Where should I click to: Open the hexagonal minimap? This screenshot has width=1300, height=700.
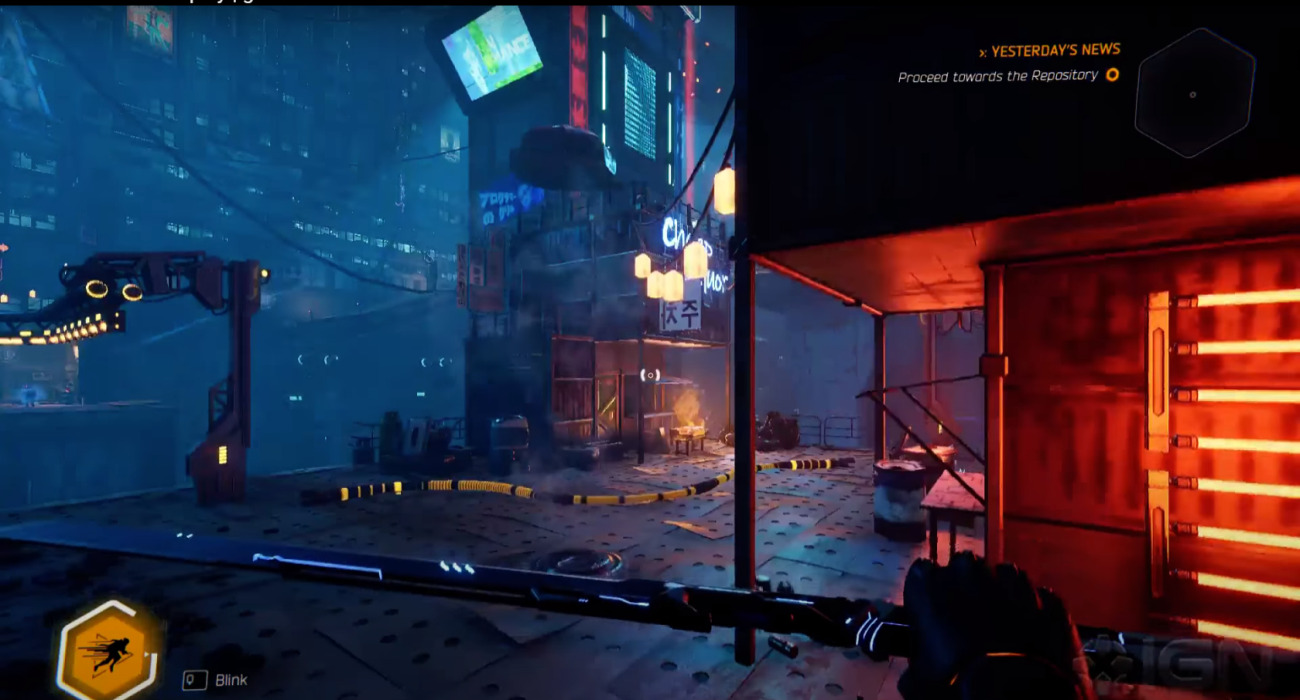click(1194, 93)
